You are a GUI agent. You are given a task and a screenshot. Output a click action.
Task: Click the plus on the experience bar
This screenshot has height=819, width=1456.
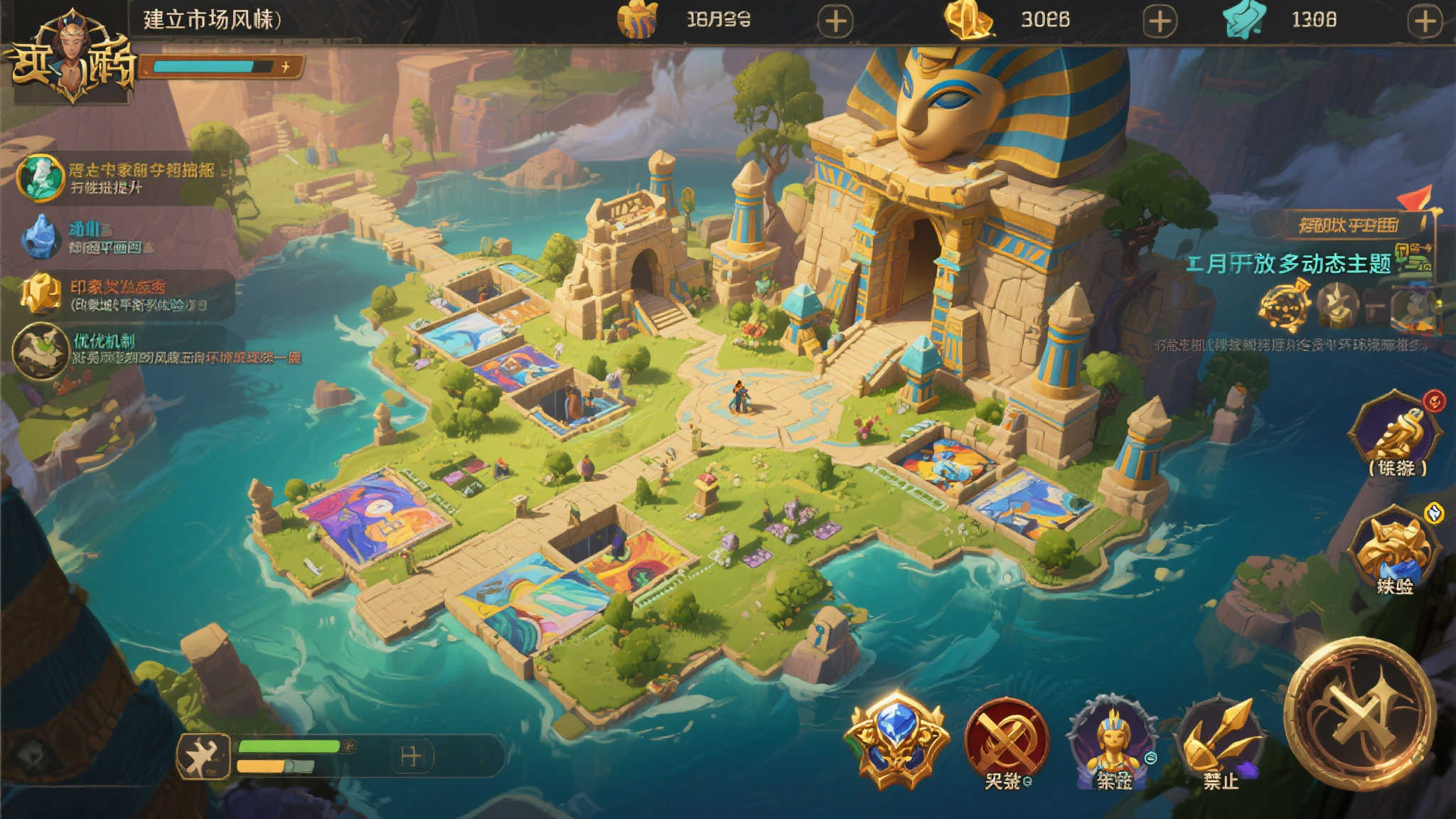click(x=286, y=67)
